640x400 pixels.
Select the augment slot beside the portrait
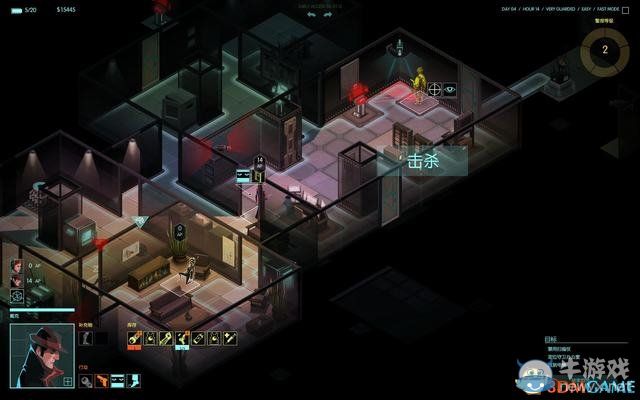tap(86, 340)
